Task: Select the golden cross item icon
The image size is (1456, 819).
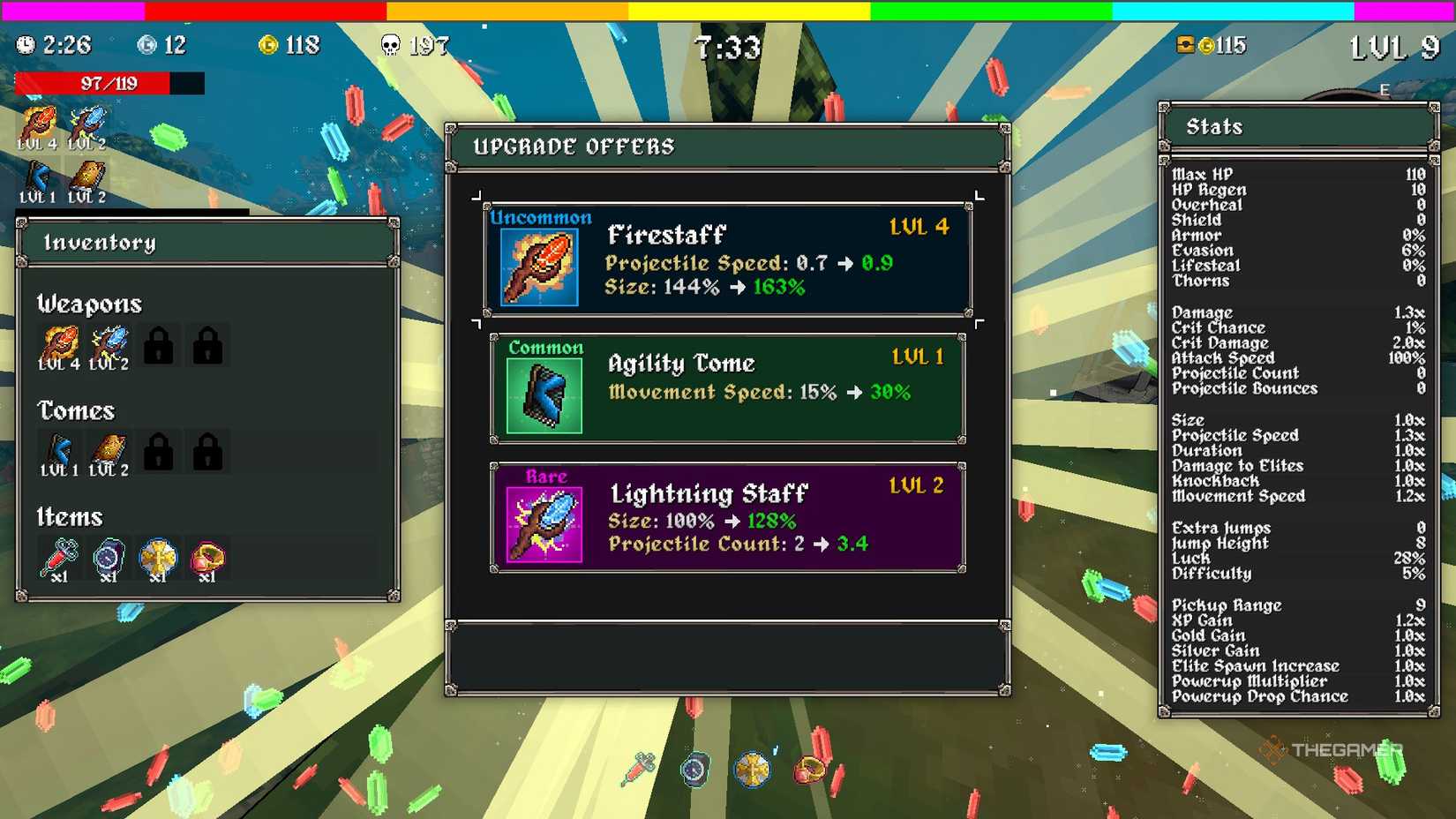Action: click(157, 556)
